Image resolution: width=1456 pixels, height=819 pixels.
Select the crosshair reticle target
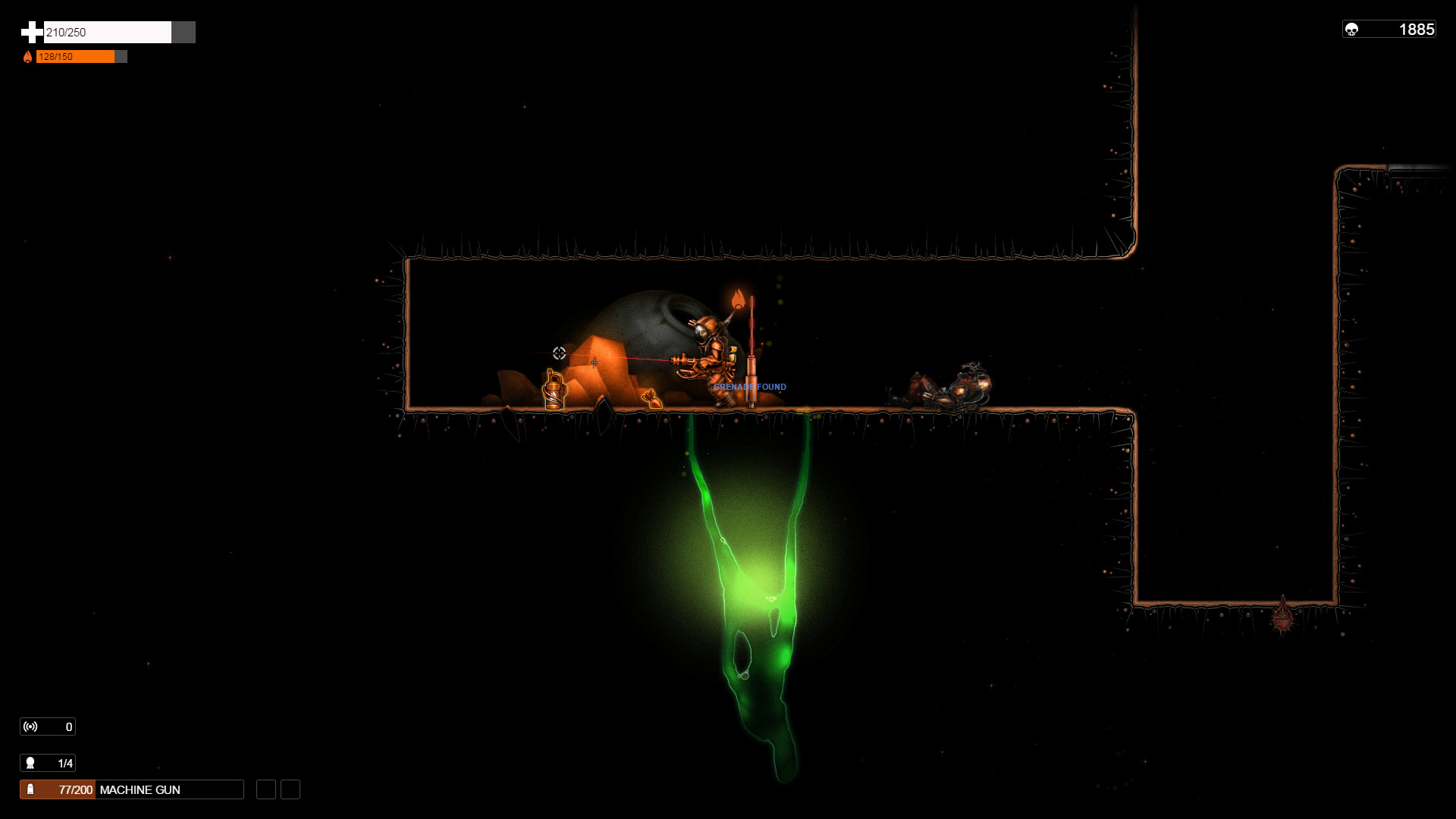point(557,352)
